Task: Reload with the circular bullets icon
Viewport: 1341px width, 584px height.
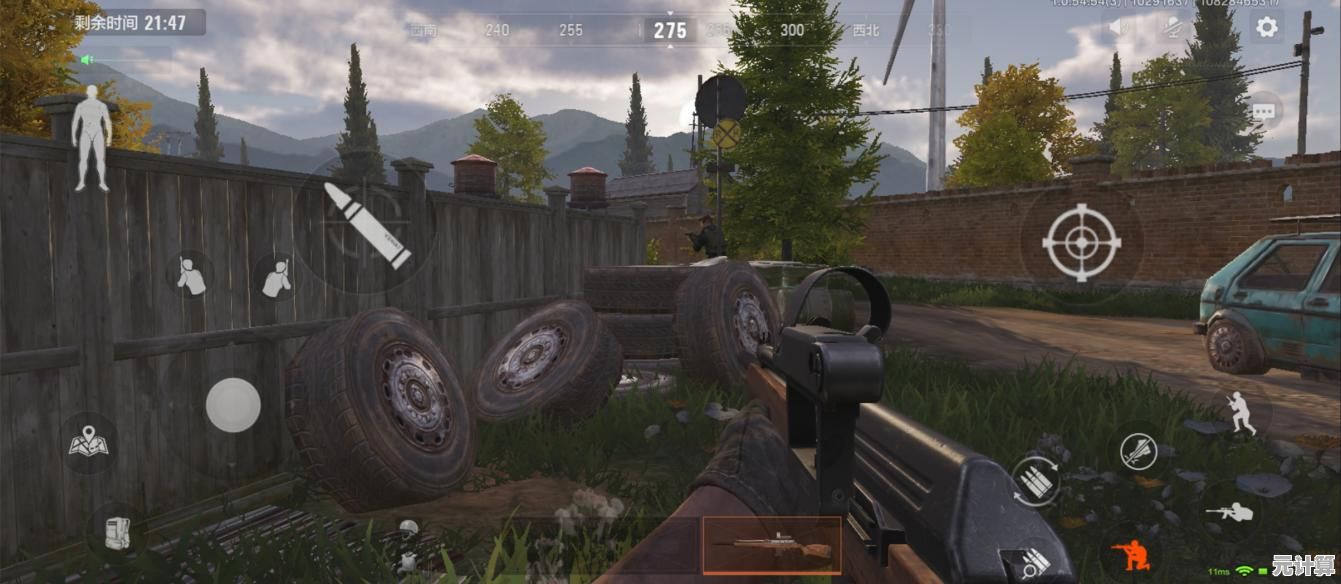Action: [1036, 479]
